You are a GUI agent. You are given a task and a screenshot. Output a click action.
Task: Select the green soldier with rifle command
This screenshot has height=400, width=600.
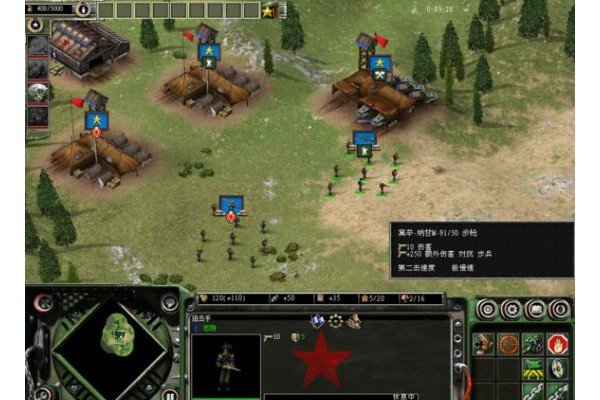click(x=533, y=343)
